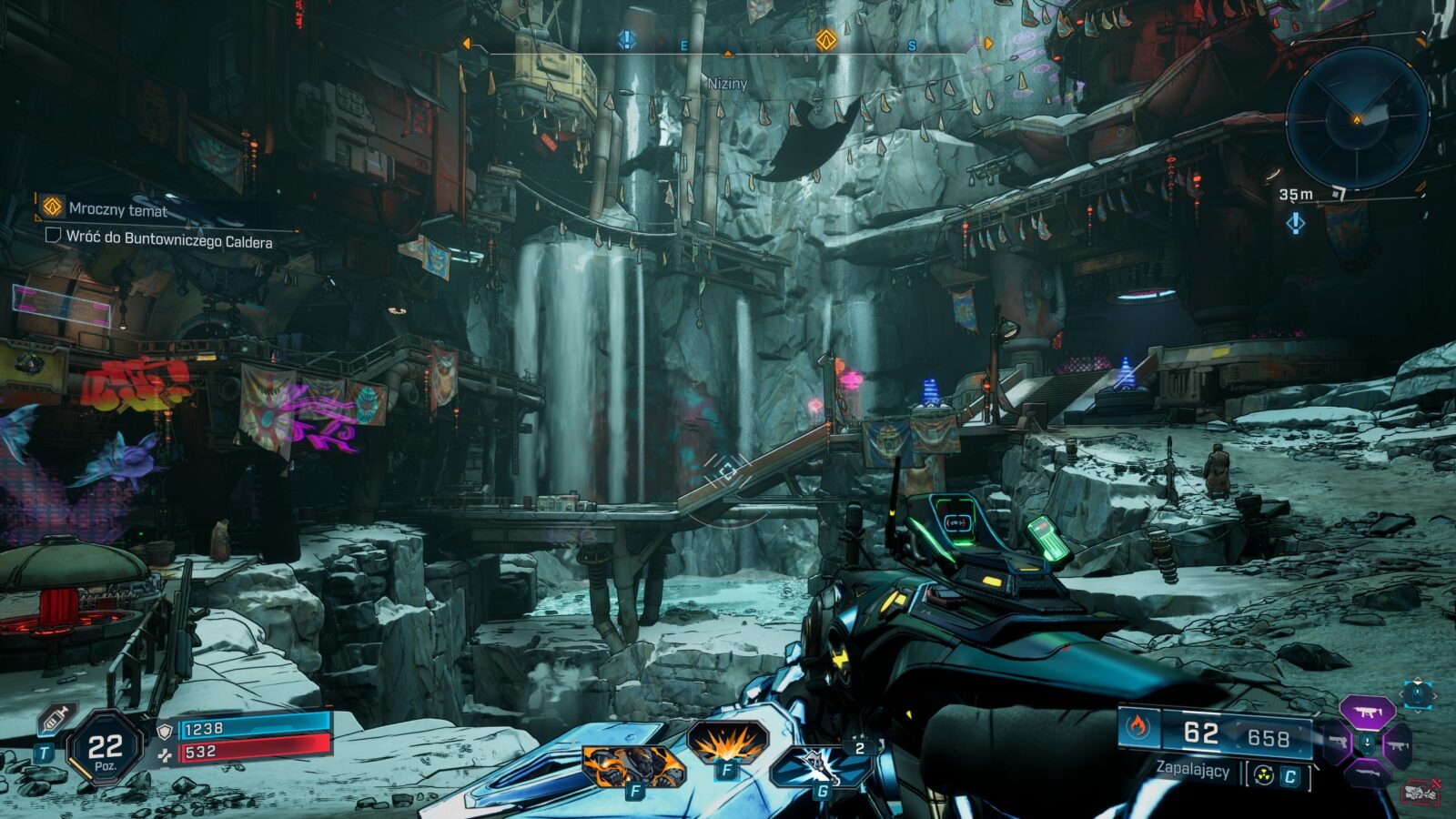Click the orange diamond quest compass marker

point(825,39)
